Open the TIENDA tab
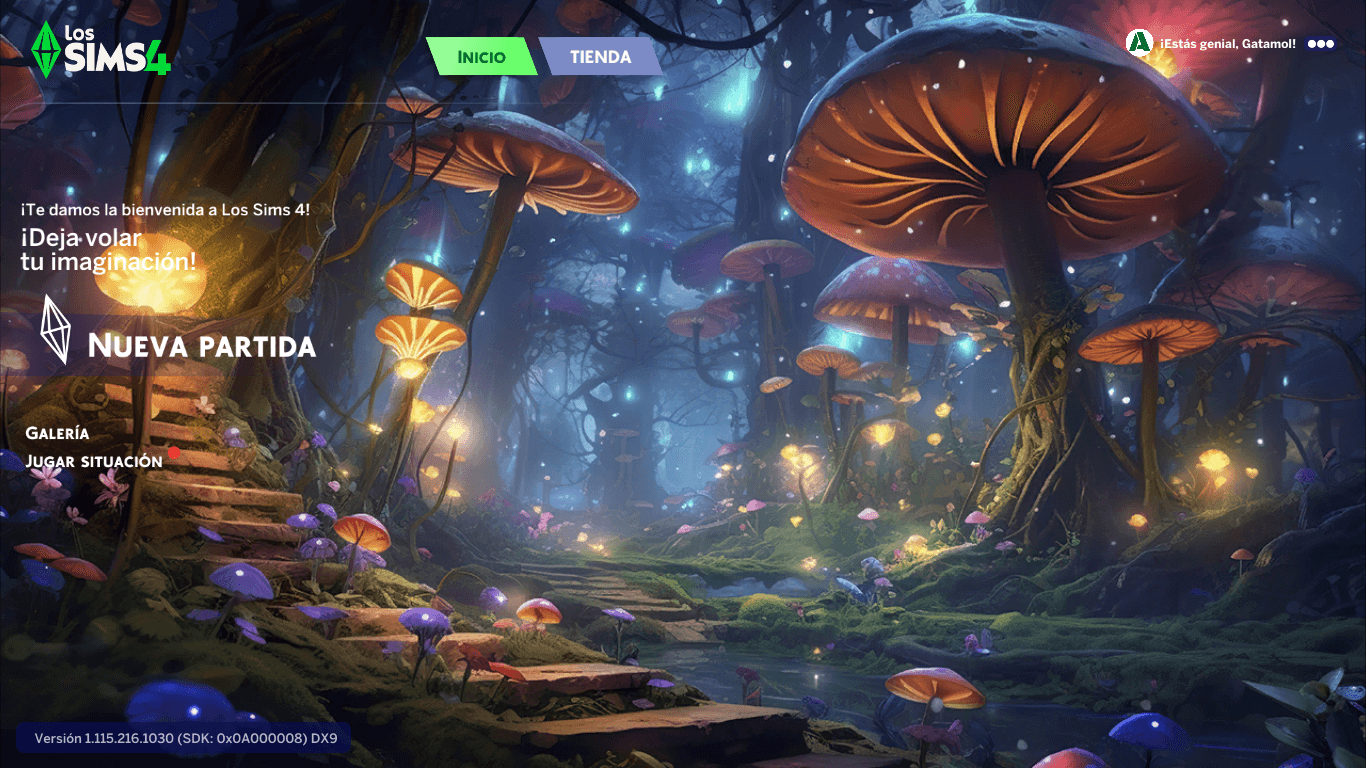 [600, 57]
